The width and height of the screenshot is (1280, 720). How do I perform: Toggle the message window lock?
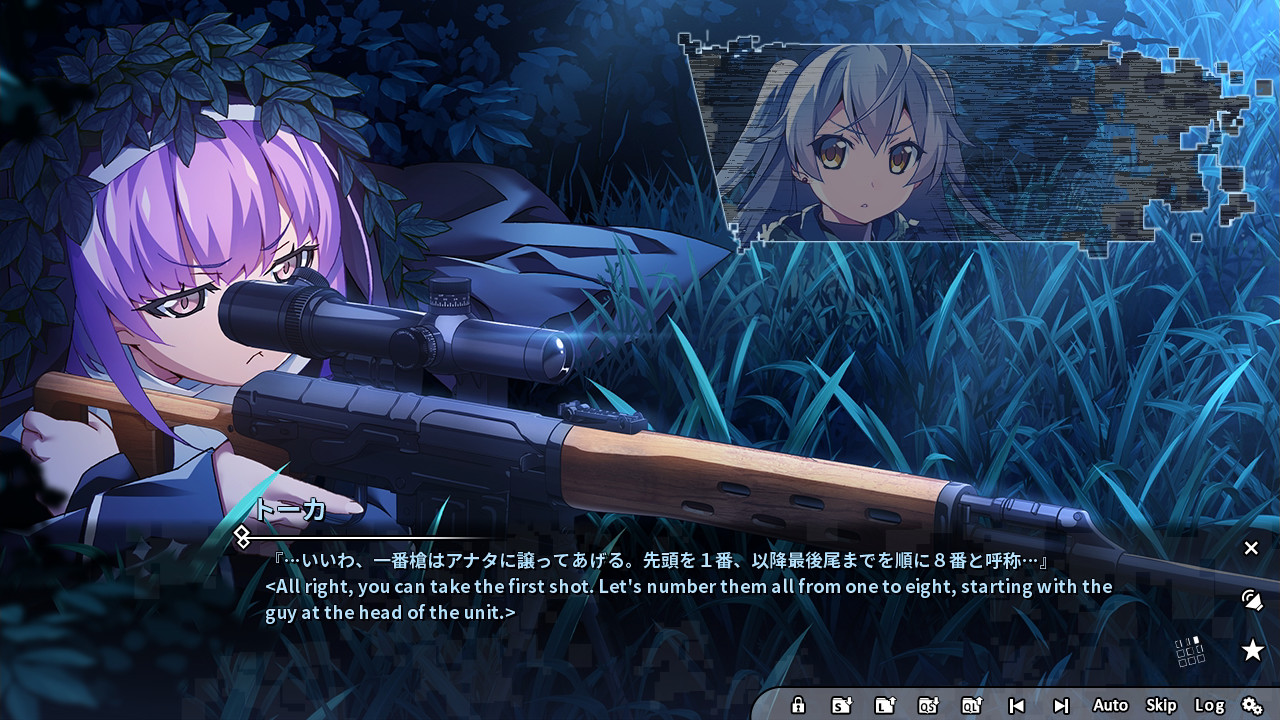click(x=800, y=705)
